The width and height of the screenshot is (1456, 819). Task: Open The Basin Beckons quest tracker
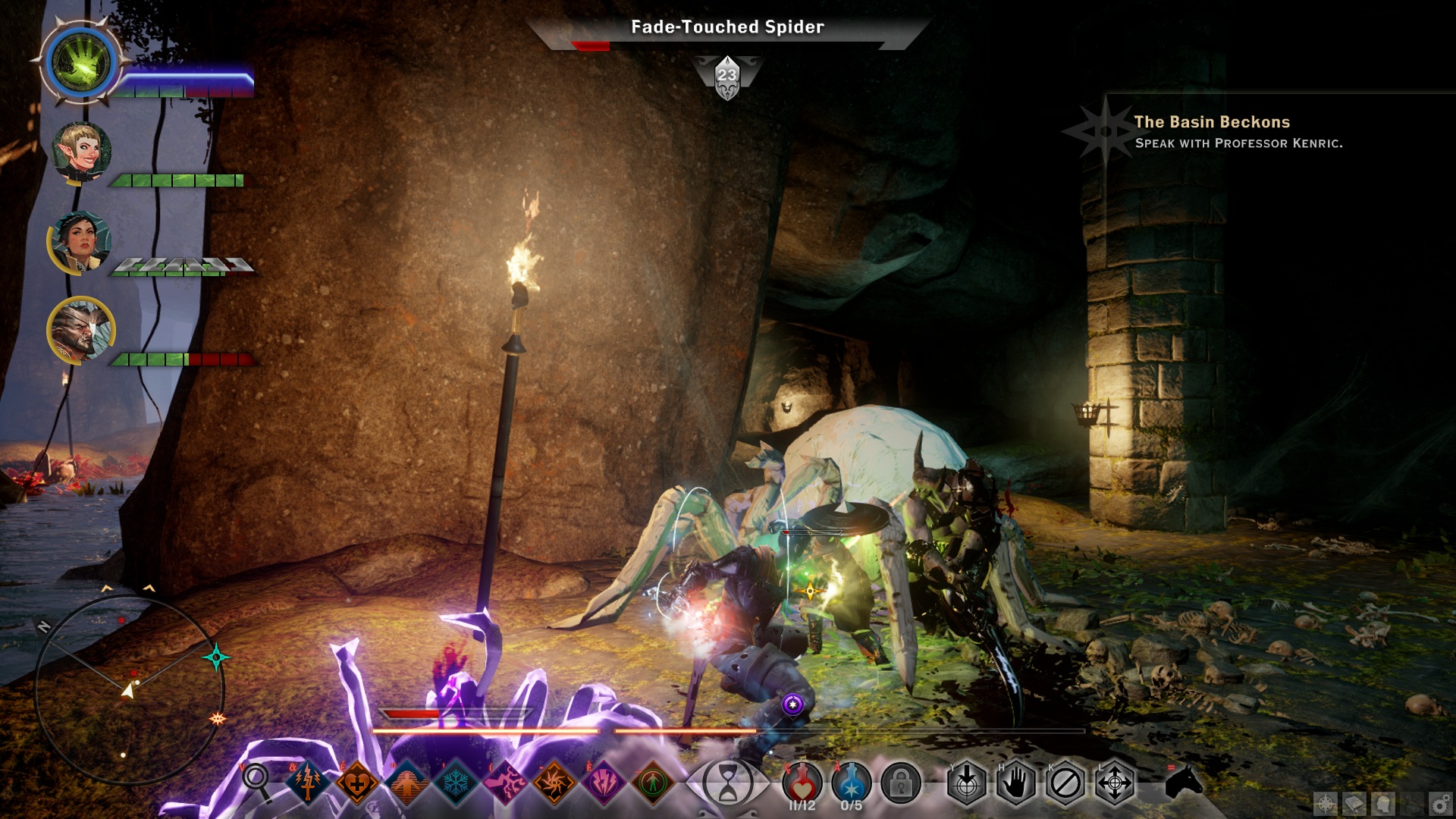(x=1211, y=122)
